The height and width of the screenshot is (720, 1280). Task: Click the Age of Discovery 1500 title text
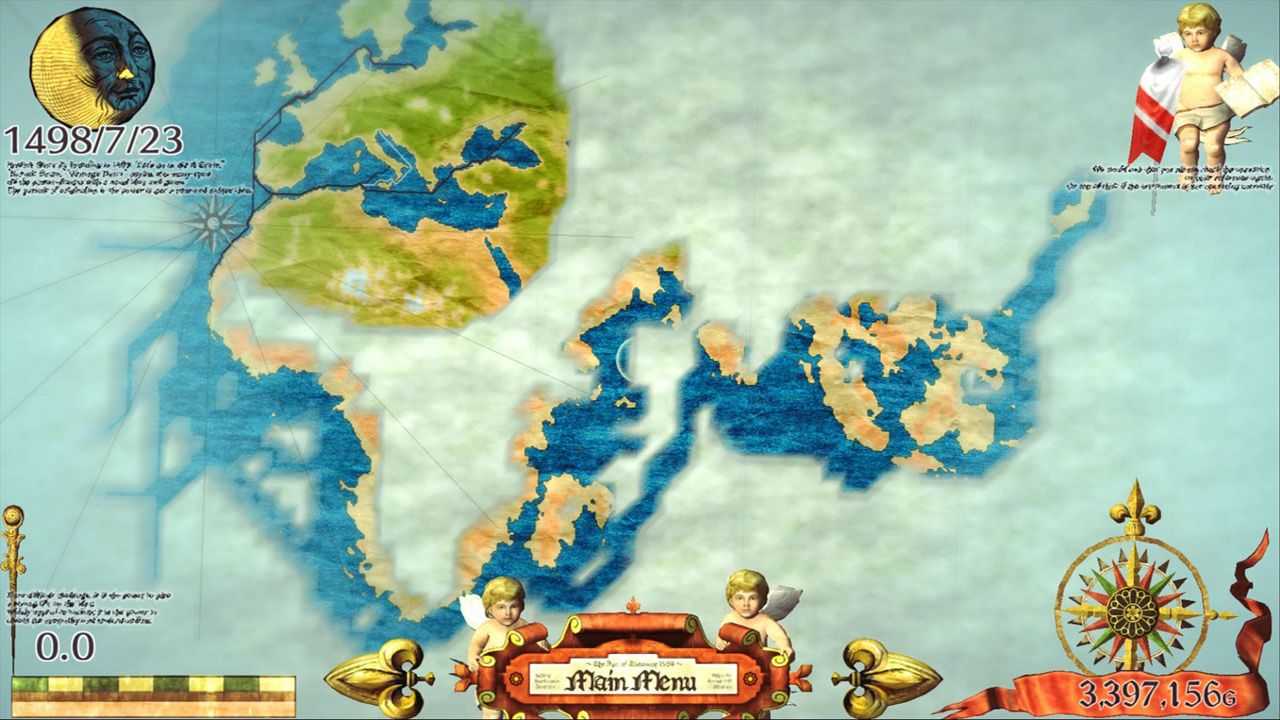pos(636,662)
